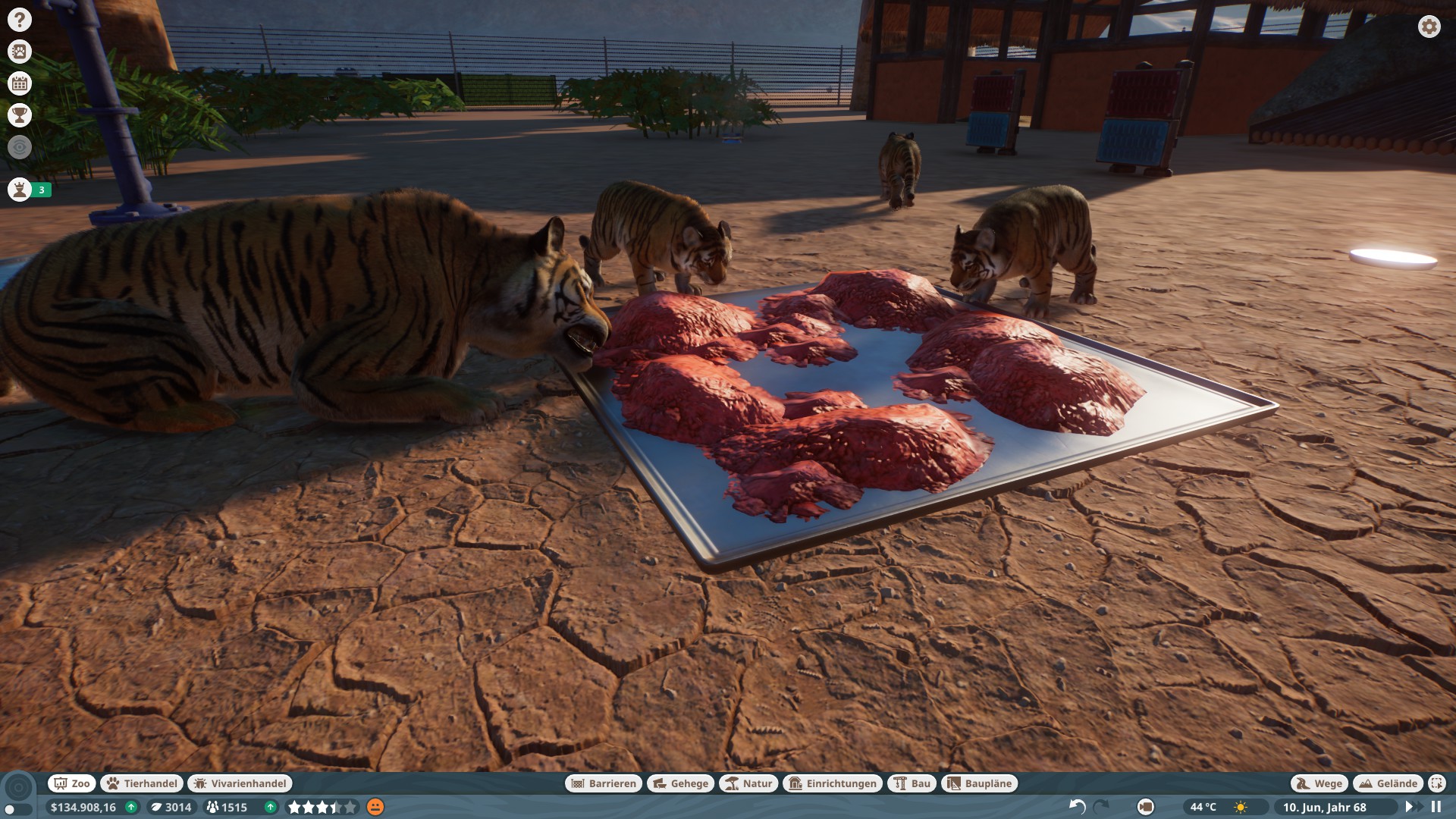Open the Einrichtungen facilities menu

tap(833, 783)
